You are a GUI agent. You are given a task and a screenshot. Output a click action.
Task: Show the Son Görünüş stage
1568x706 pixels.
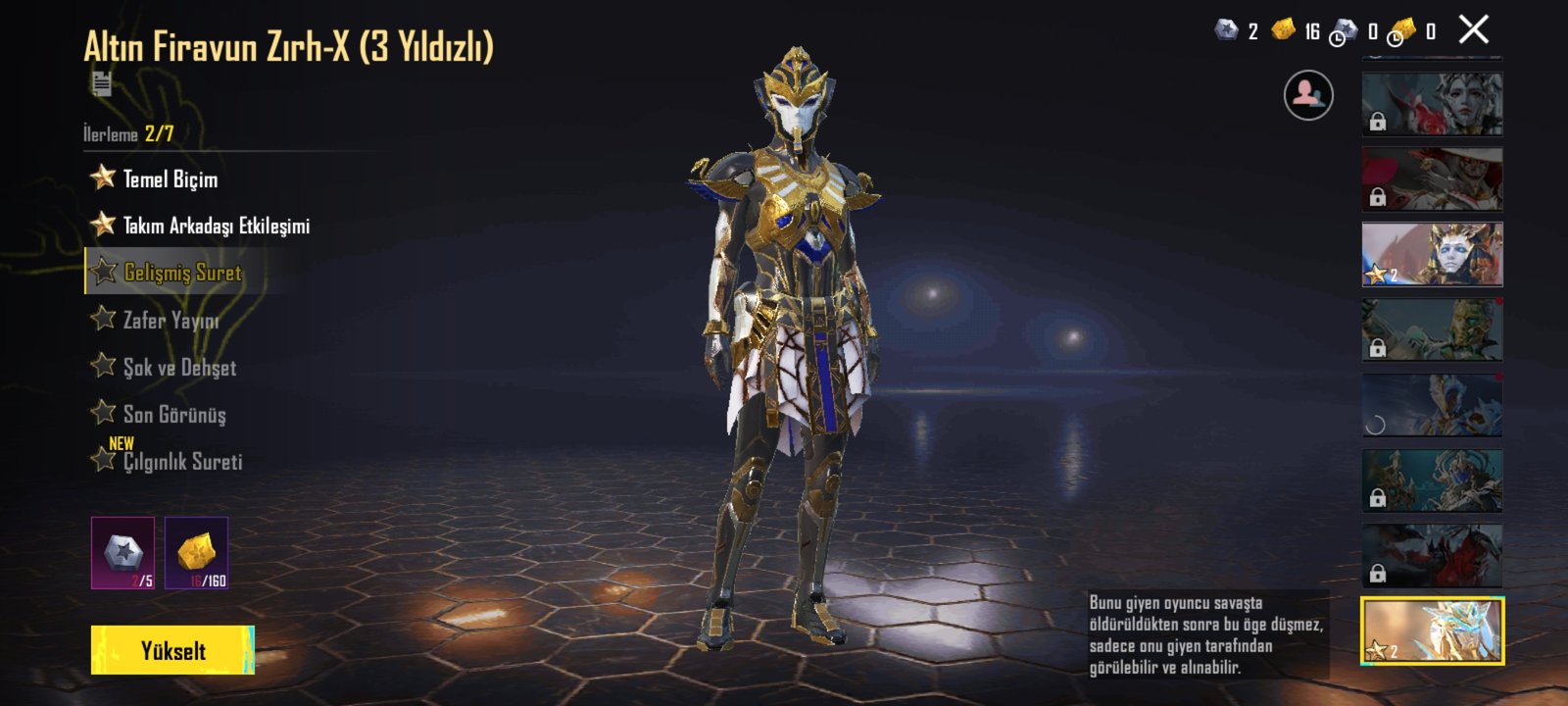(x=174, y=414)
